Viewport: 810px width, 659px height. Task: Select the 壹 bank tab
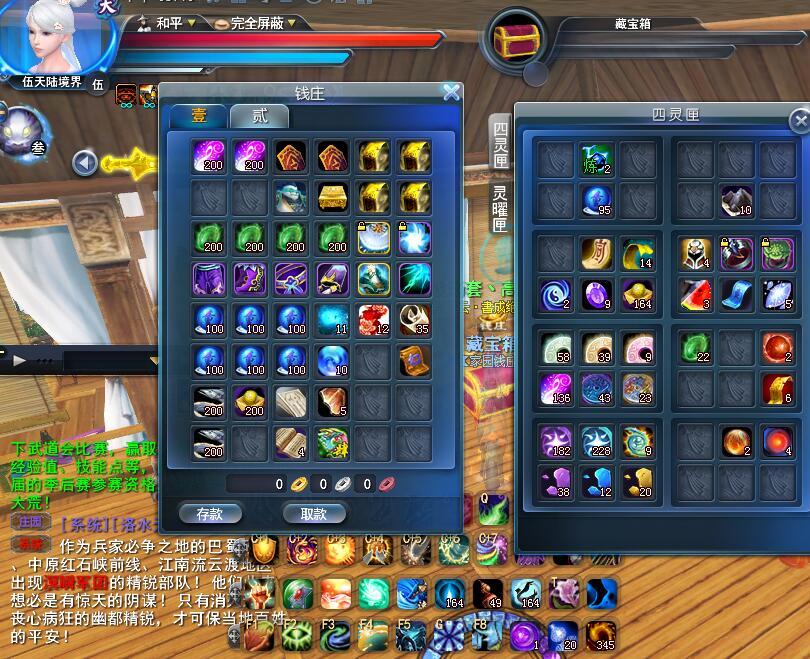pyautogui.click(x=197, y=115)
